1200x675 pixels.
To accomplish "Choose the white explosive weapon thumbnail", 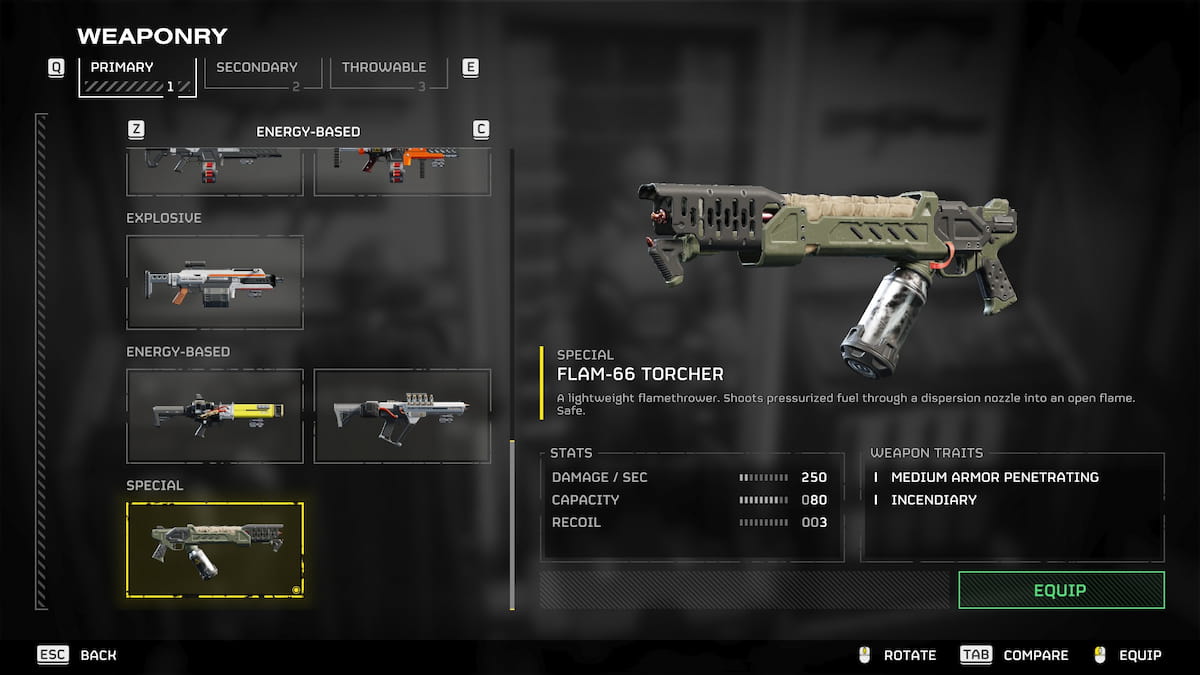I will pyautogui.click(x=215, y=282).
